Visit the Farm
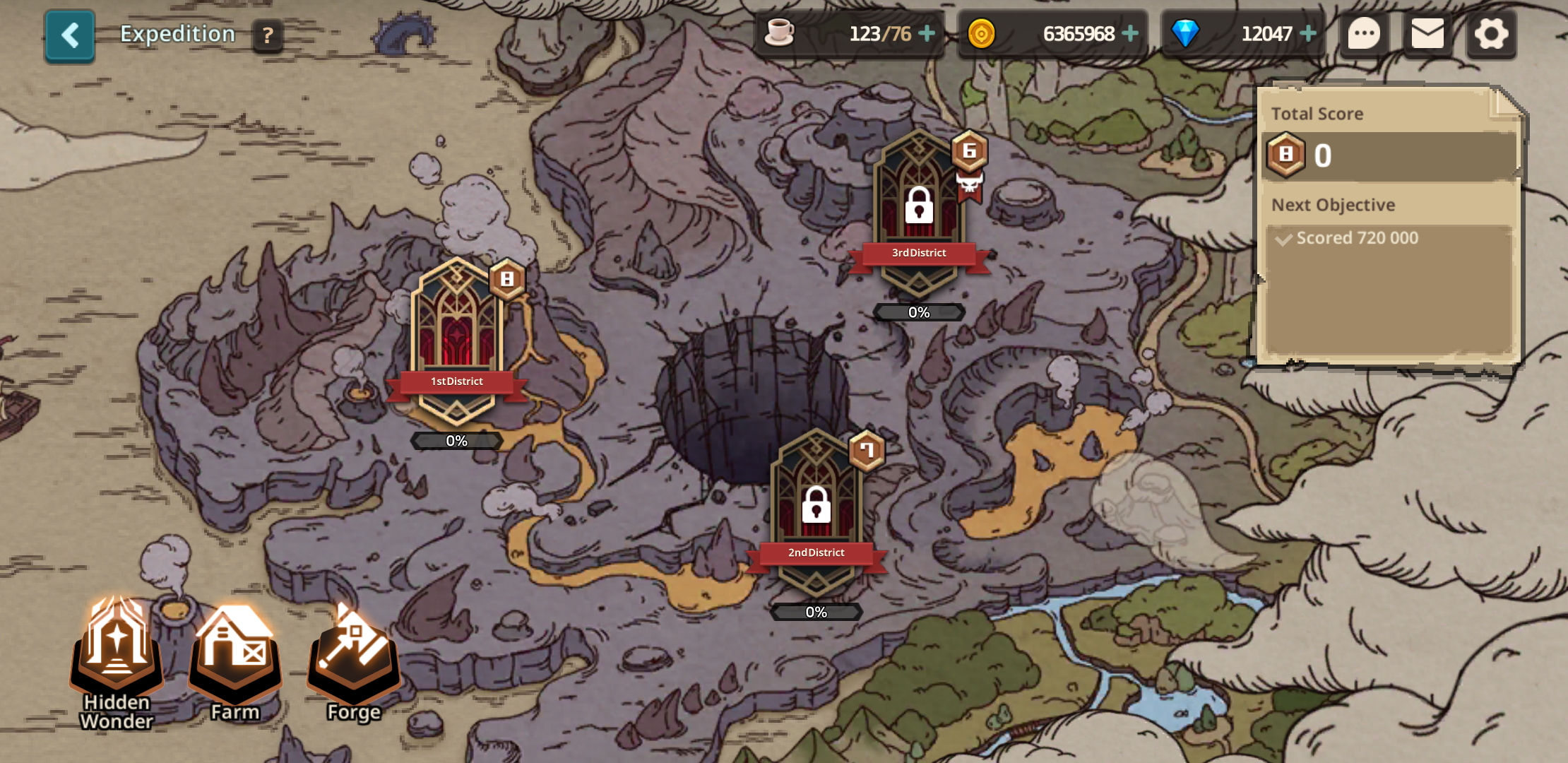The width and height of the screenshot is (1568, 763). (x=235, y=657)
